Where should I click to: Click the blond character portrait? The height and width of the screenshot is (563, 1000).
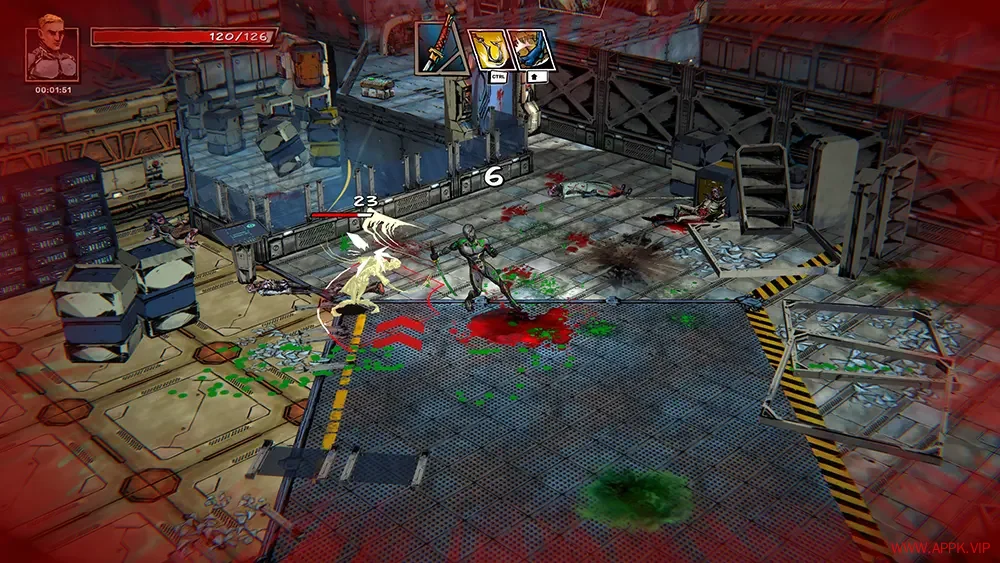click(x=52, y=53)
